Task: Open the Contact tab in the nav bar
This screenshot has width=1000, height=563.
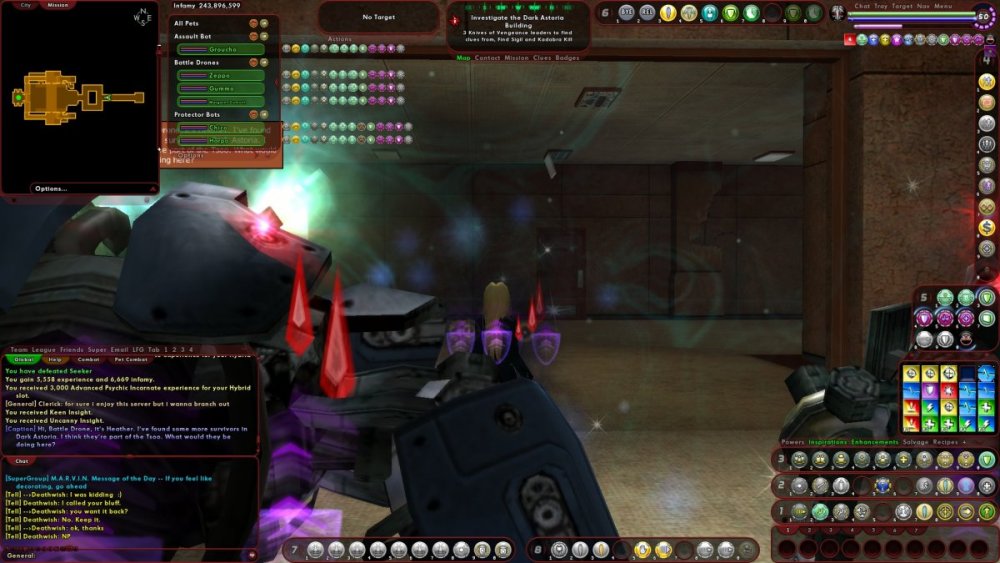Action: (x=488, y=58)
